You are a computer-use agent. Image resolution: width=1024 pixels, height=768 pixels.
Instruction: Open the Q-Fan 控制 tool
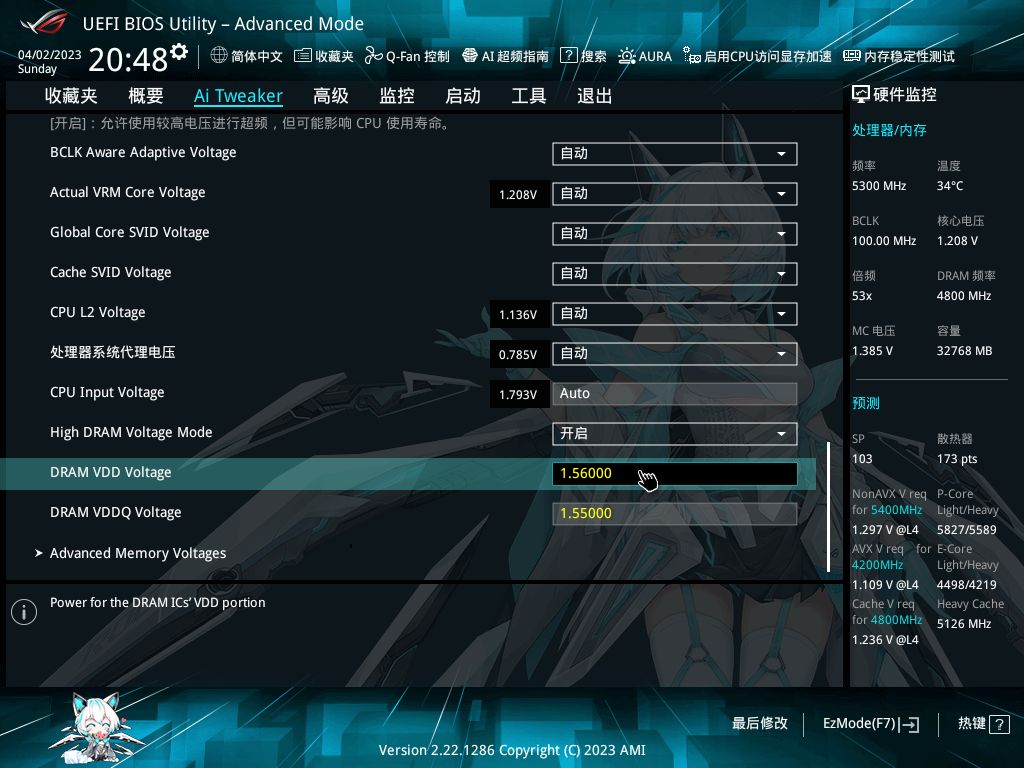click(407, 56)
